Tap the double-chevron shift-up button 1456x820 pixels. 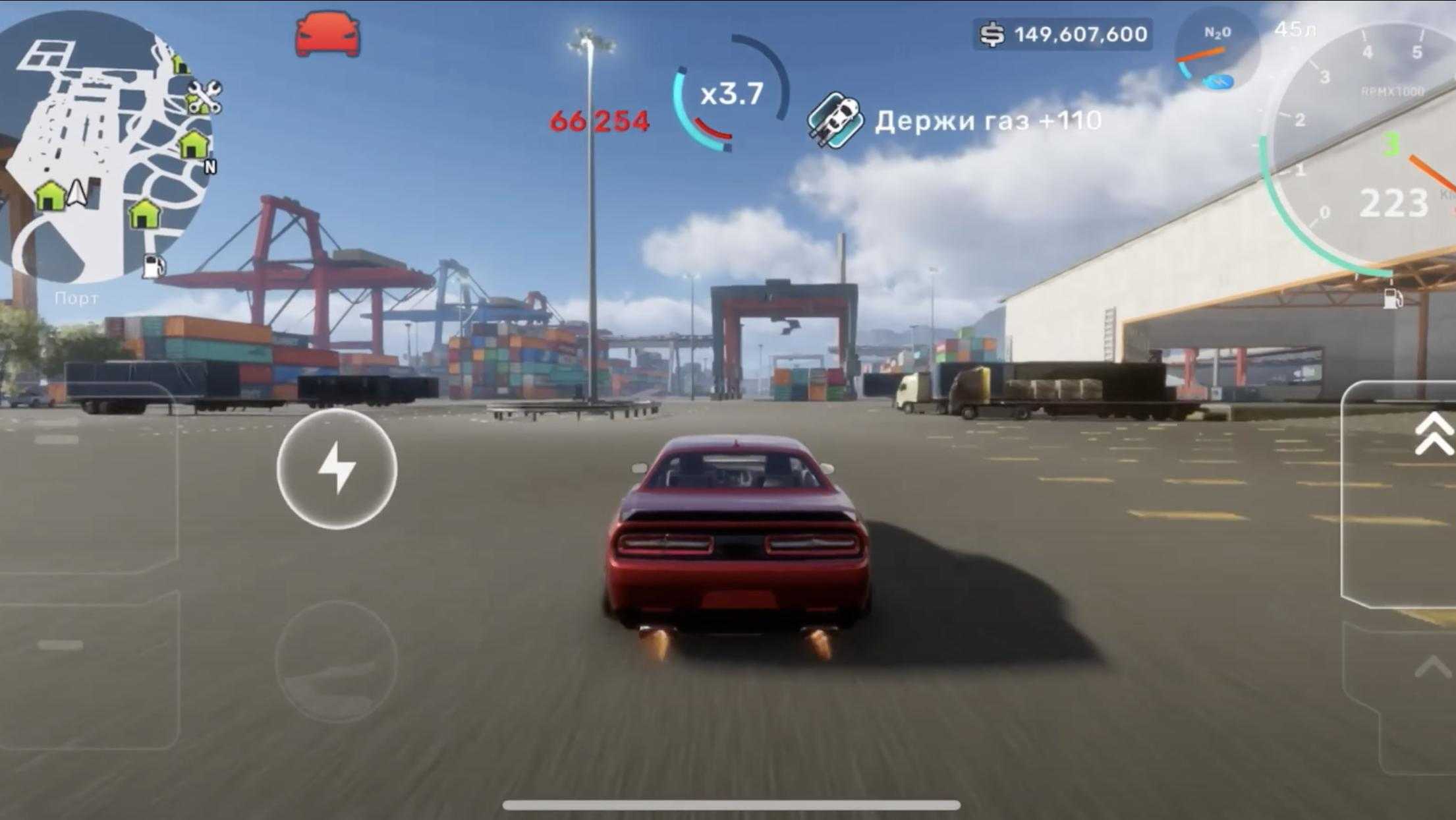click(1434, 435)
